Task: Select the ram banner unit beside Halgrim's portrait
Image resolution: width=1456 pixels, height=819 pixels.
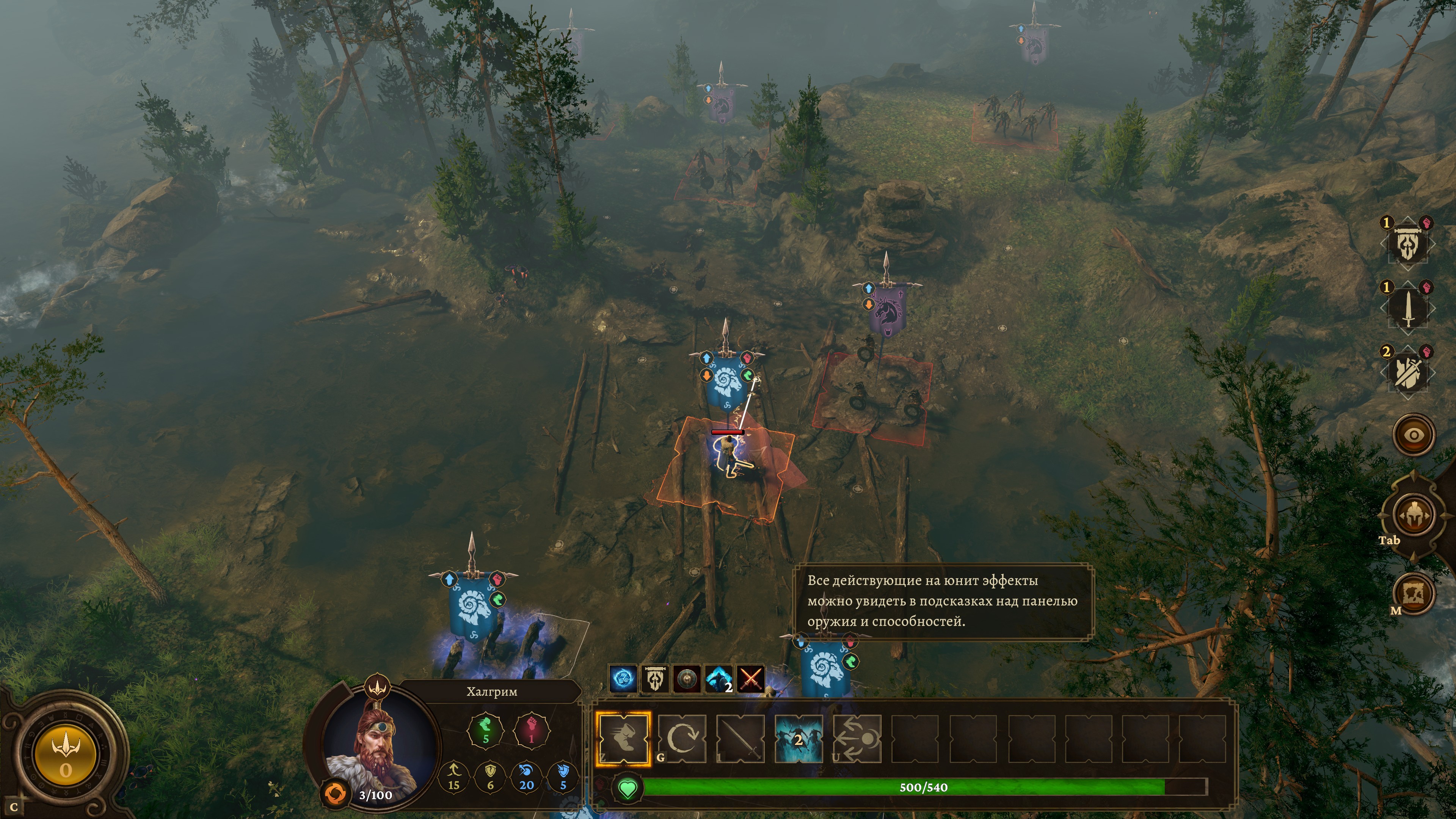Action: (x=472, y=605)
